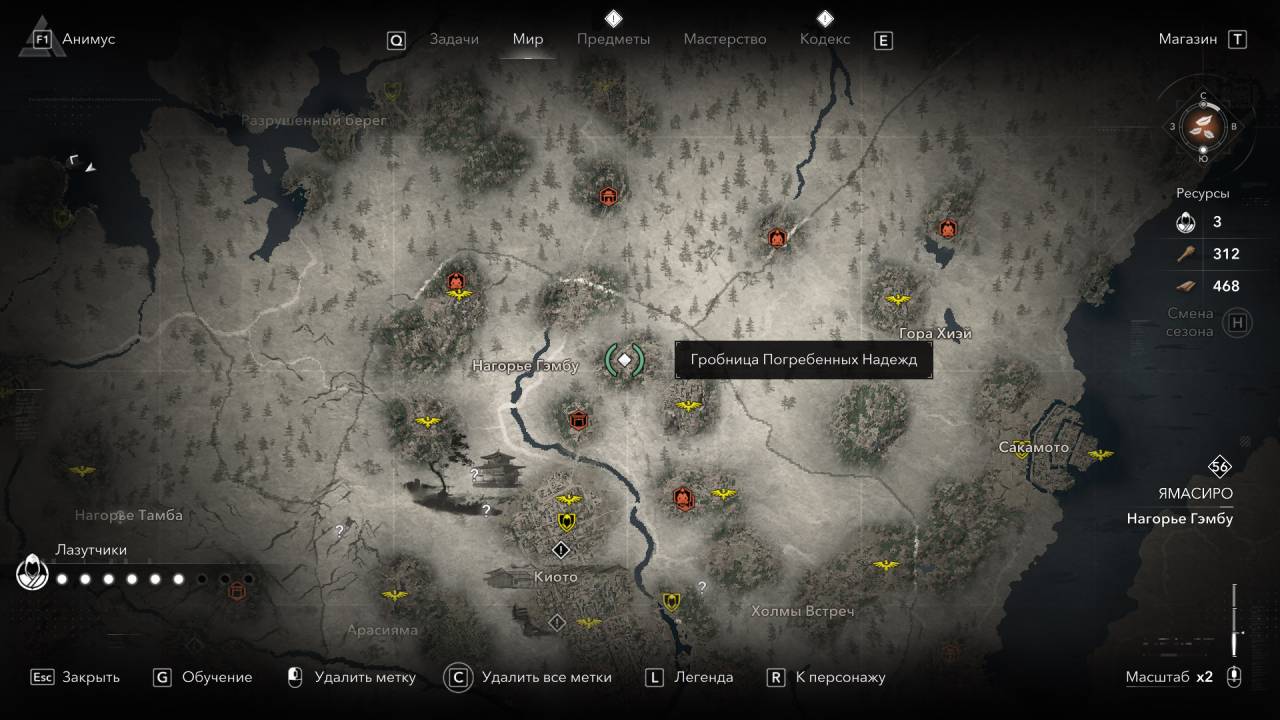Switch to the Мир tab
1280x720 pixels.
click(x=527, y=39)
